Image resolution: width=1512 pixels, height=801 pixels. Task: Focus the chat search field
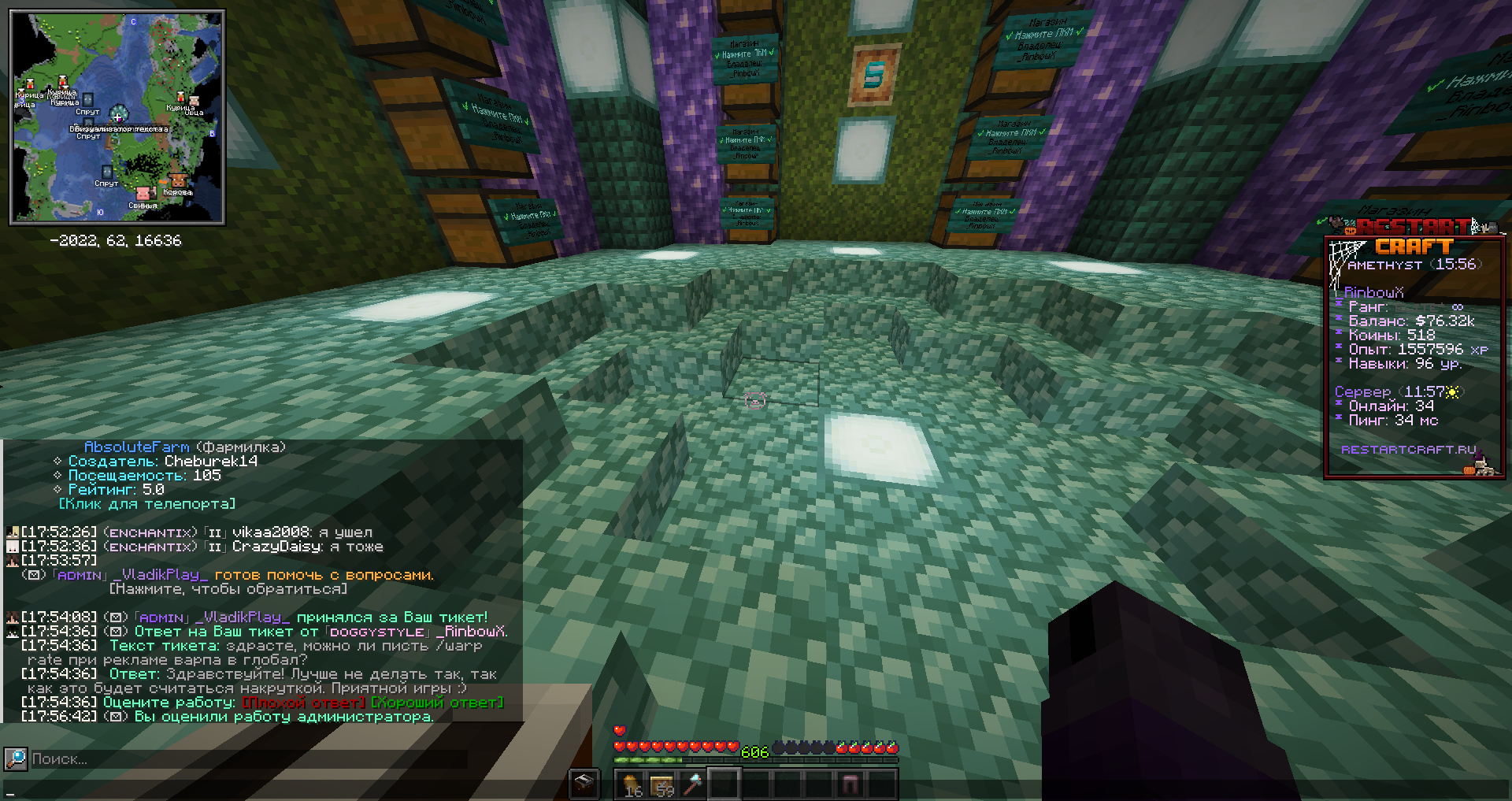236,759
